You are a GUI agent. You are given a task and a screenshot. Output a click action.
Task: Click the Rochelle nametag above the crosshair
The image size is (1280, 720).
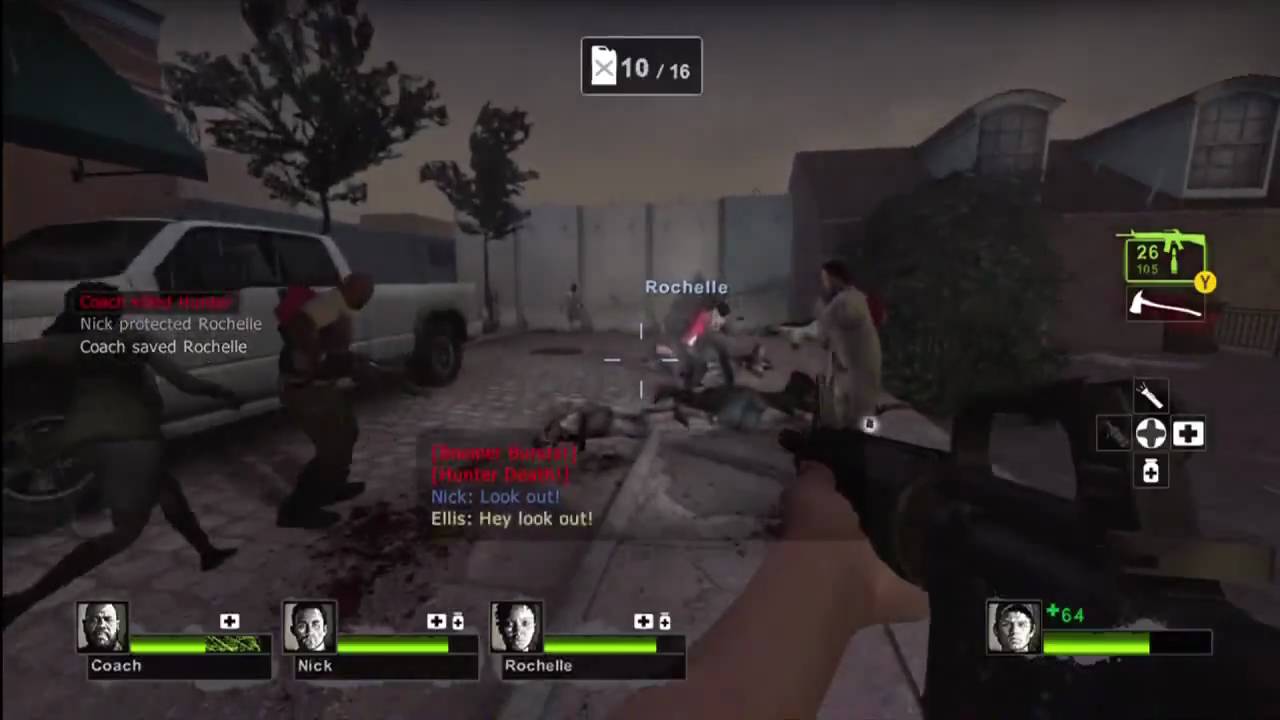pyautogui.click(x=686, y=287)
